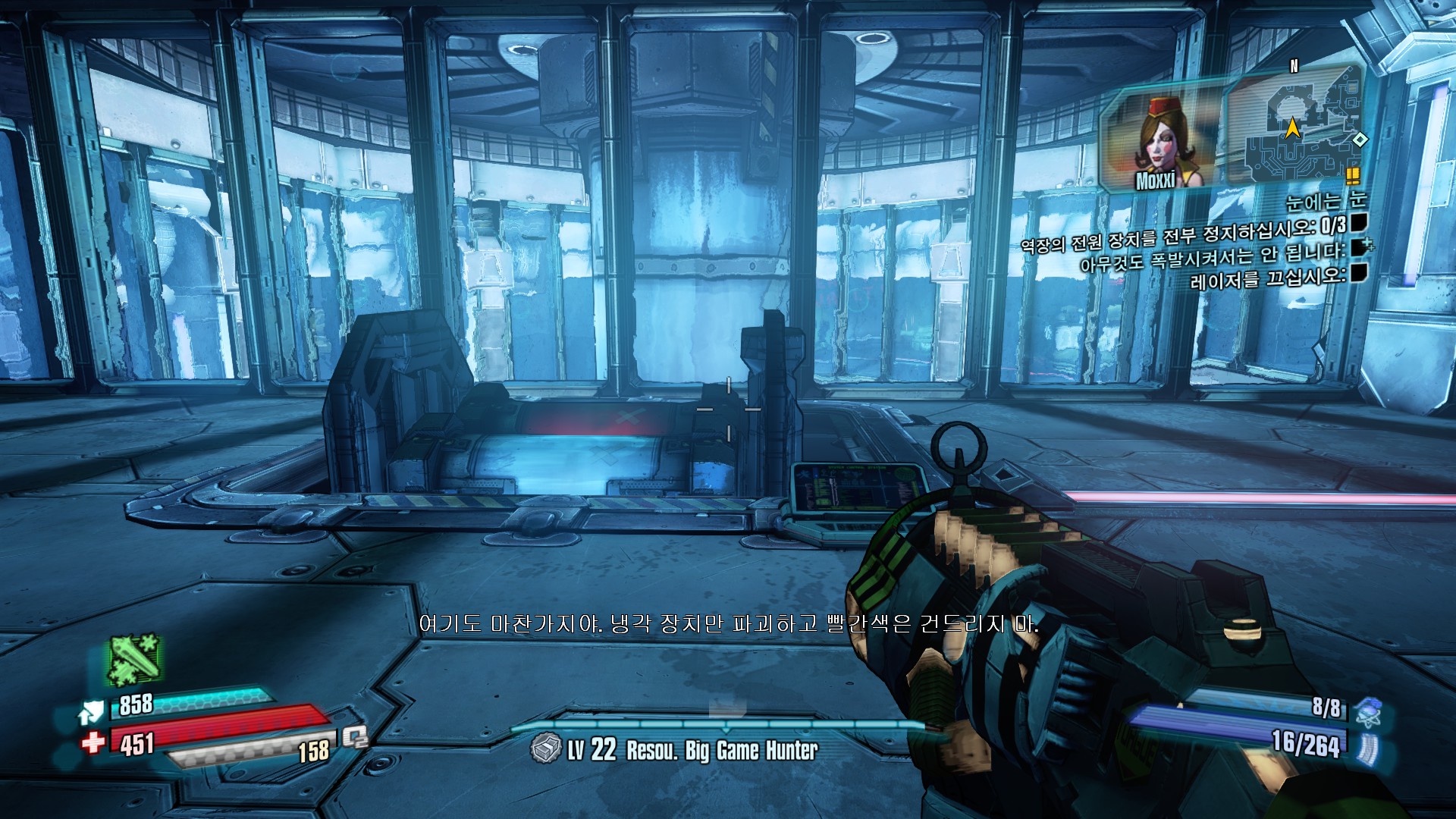This screenshot has width=1456, height=819.
Task: Select the green active buff icon
Action: [134, 659]
